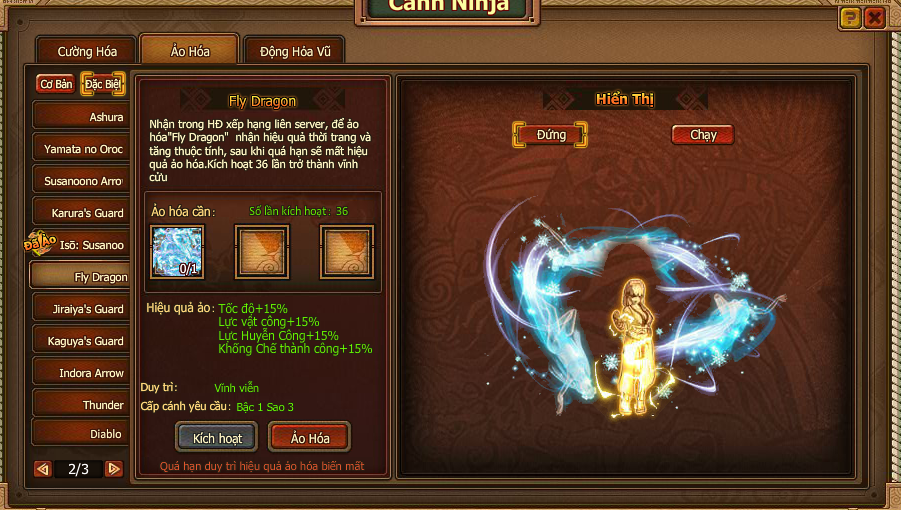The width and height of the screenshot is (901, 510).
Task: Select the Ảo Hóa tab
Action: coord(188,51)
